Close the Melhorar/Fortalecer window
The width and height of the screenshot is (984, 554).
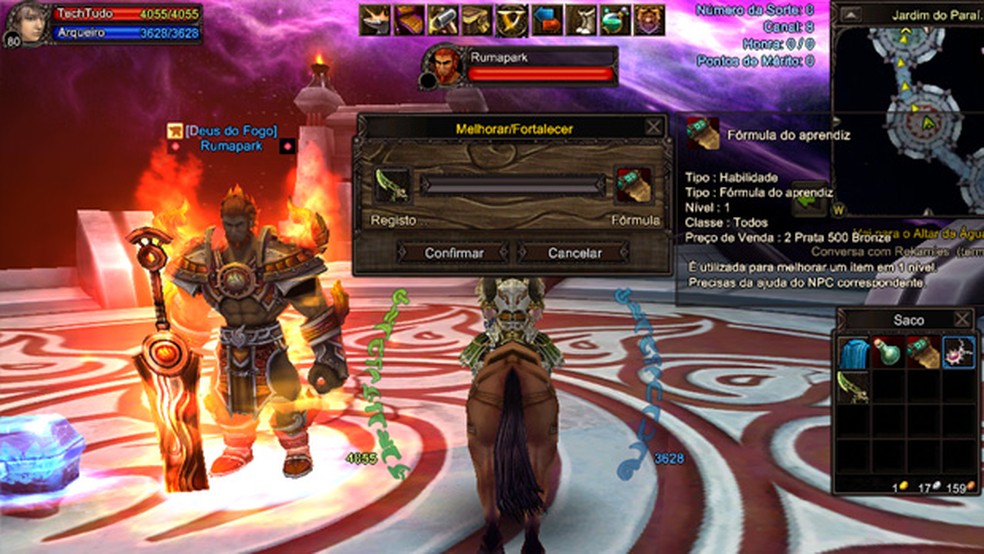(x=653, y=127)
